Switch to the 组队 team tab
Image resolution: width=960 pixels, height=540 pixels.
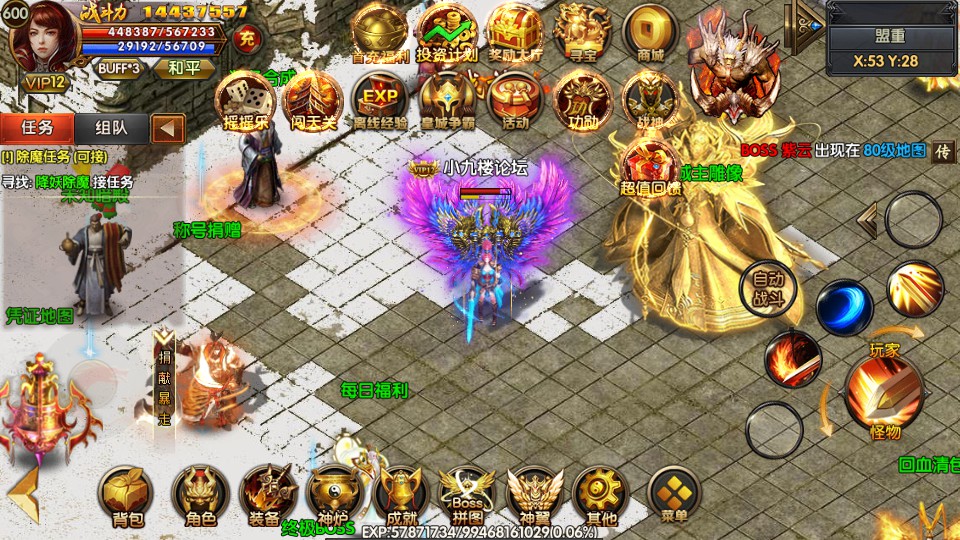pyautogui.click(x=110, y=127)
